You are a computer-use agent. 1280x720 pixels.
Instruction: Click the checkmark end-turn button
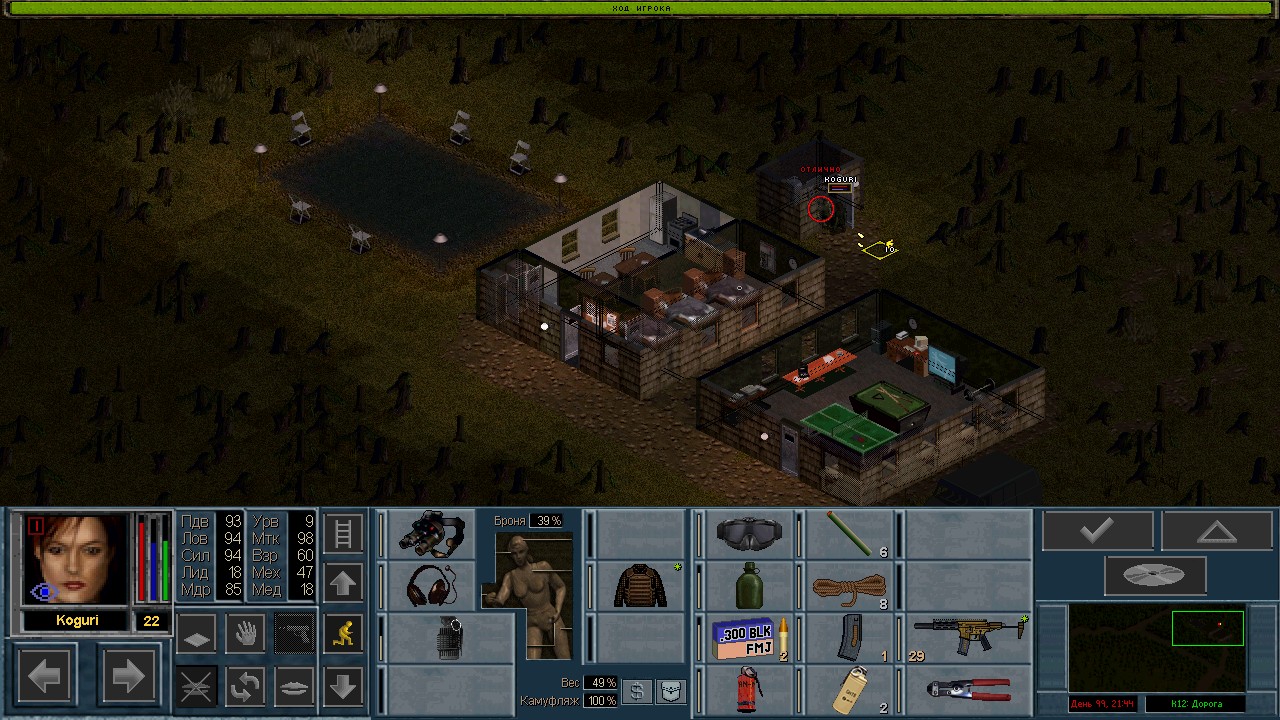pyautogui.click(x=1097, y=531)
